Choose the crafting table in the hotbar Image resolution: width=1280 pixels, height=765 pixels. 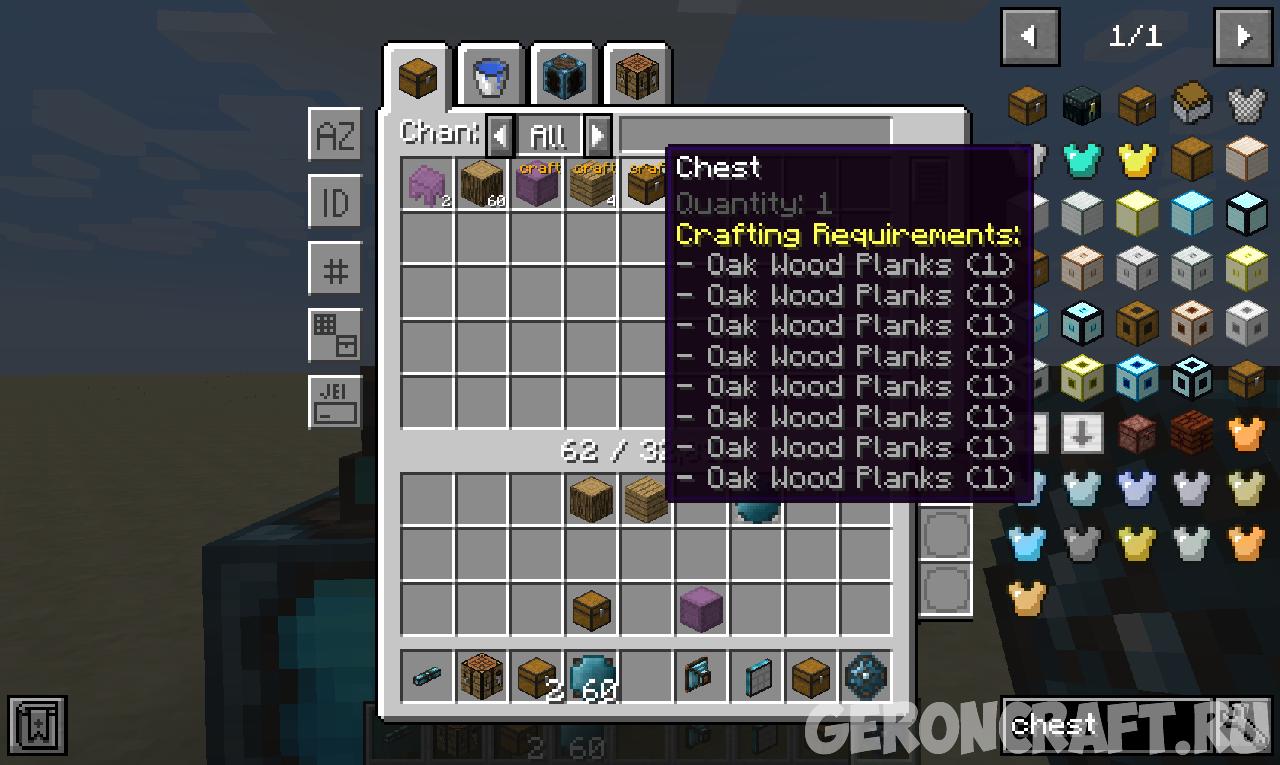pyautogui.click(x=483, y=677)
